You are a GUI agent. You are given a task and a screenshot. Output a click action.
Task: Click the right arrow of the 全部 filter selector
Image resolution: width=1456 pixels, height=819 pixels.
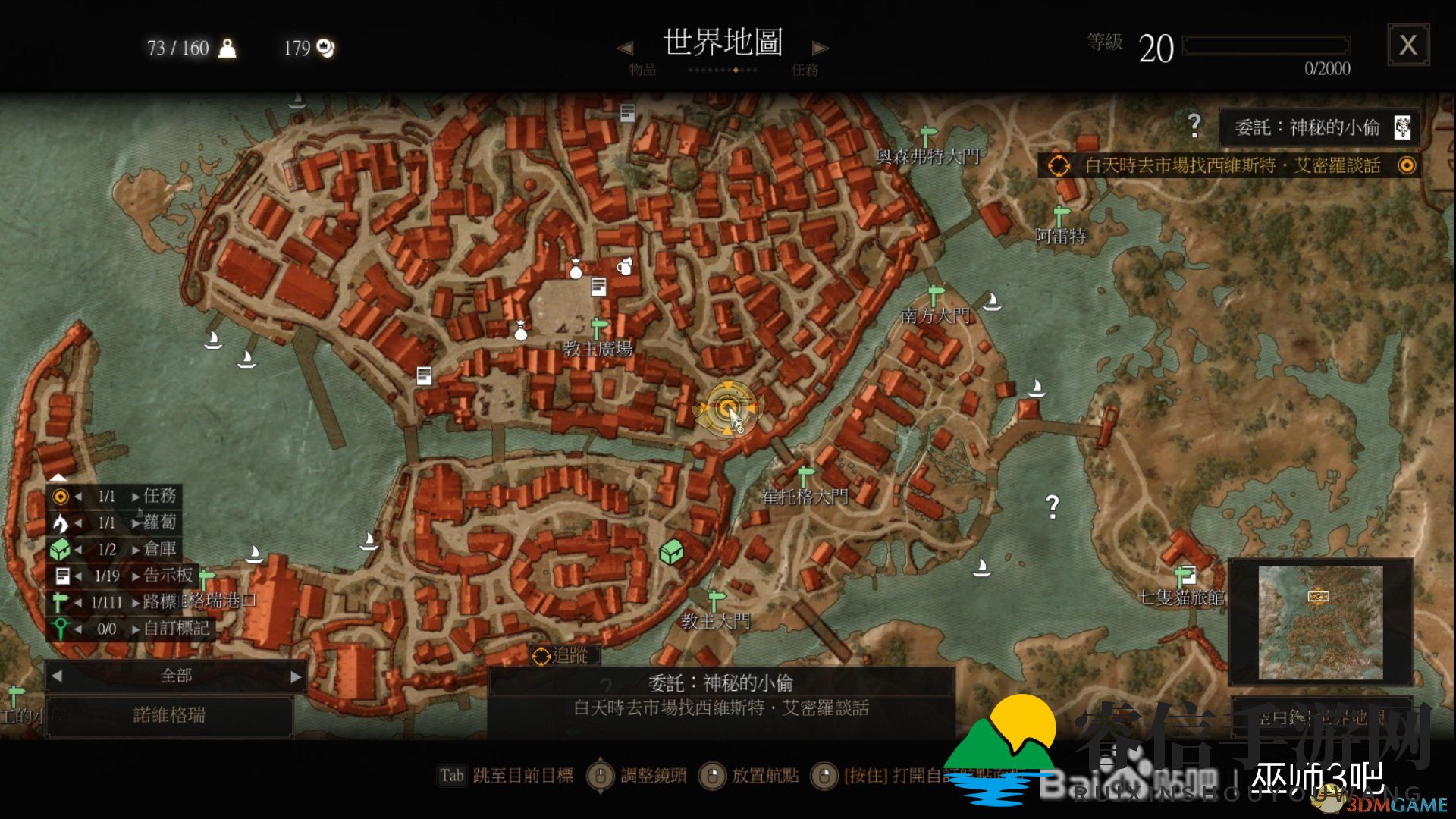pos(296,675)
